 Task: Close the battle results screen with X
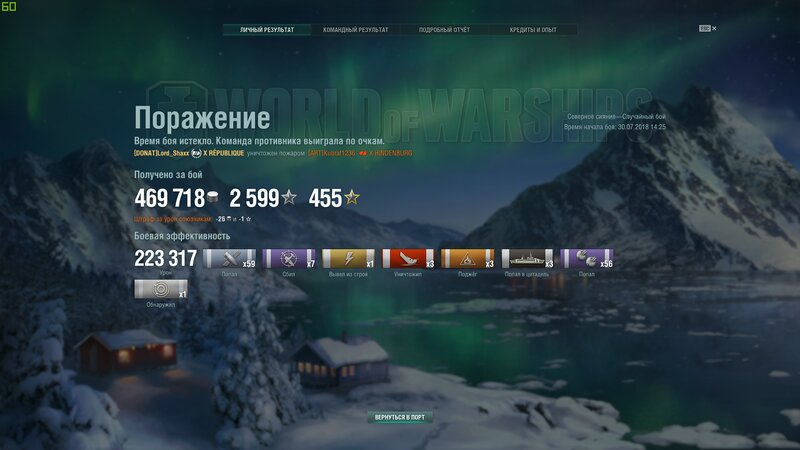(715, 29)
